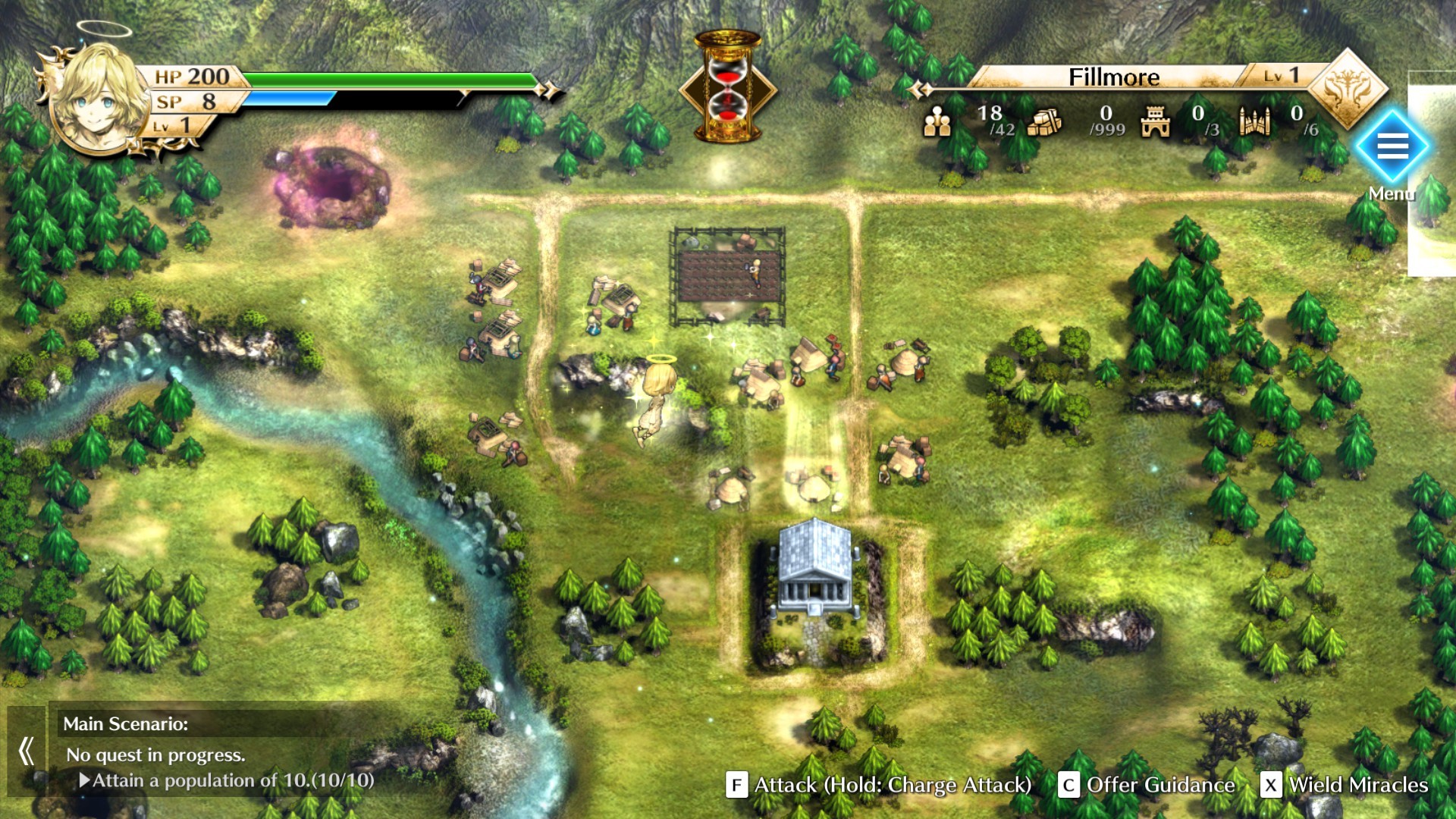Click the hourglass time indicator at top center
Viewport: 1456px width, 819px height.
pos(726,83)
